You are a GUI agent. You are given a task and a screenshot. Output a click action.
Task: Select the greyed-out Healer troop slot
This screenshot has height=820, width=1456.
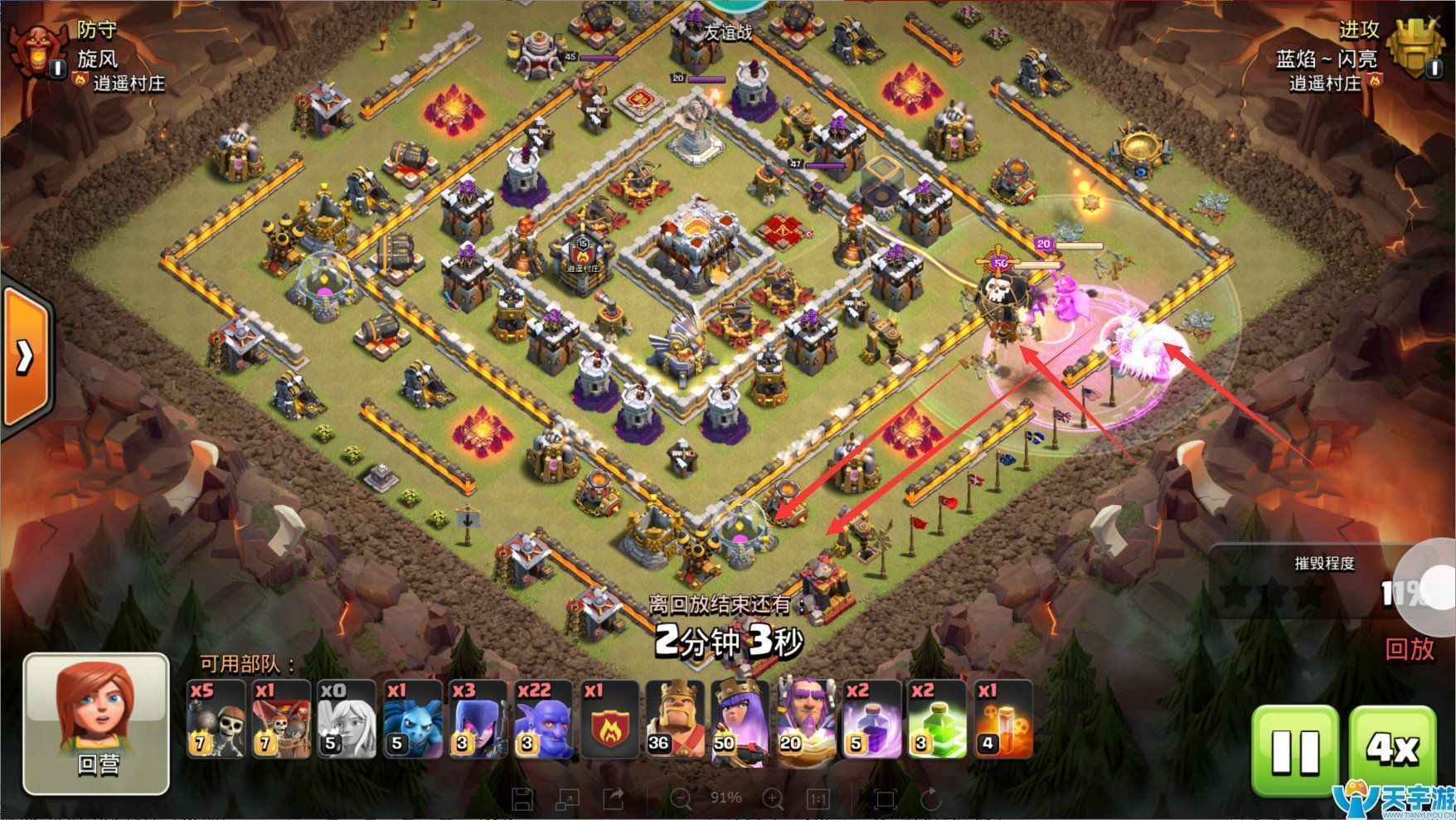point(347,719)
